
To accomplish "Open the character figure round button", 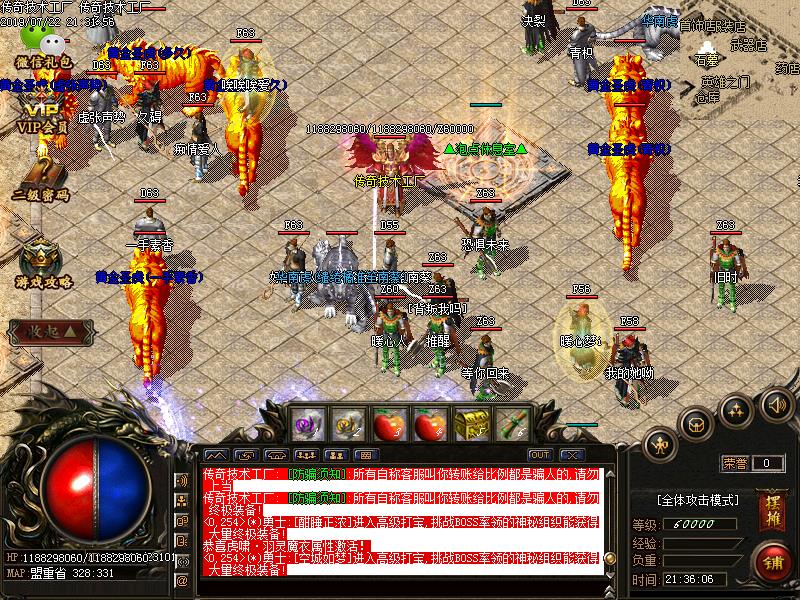I will [661, 442].
